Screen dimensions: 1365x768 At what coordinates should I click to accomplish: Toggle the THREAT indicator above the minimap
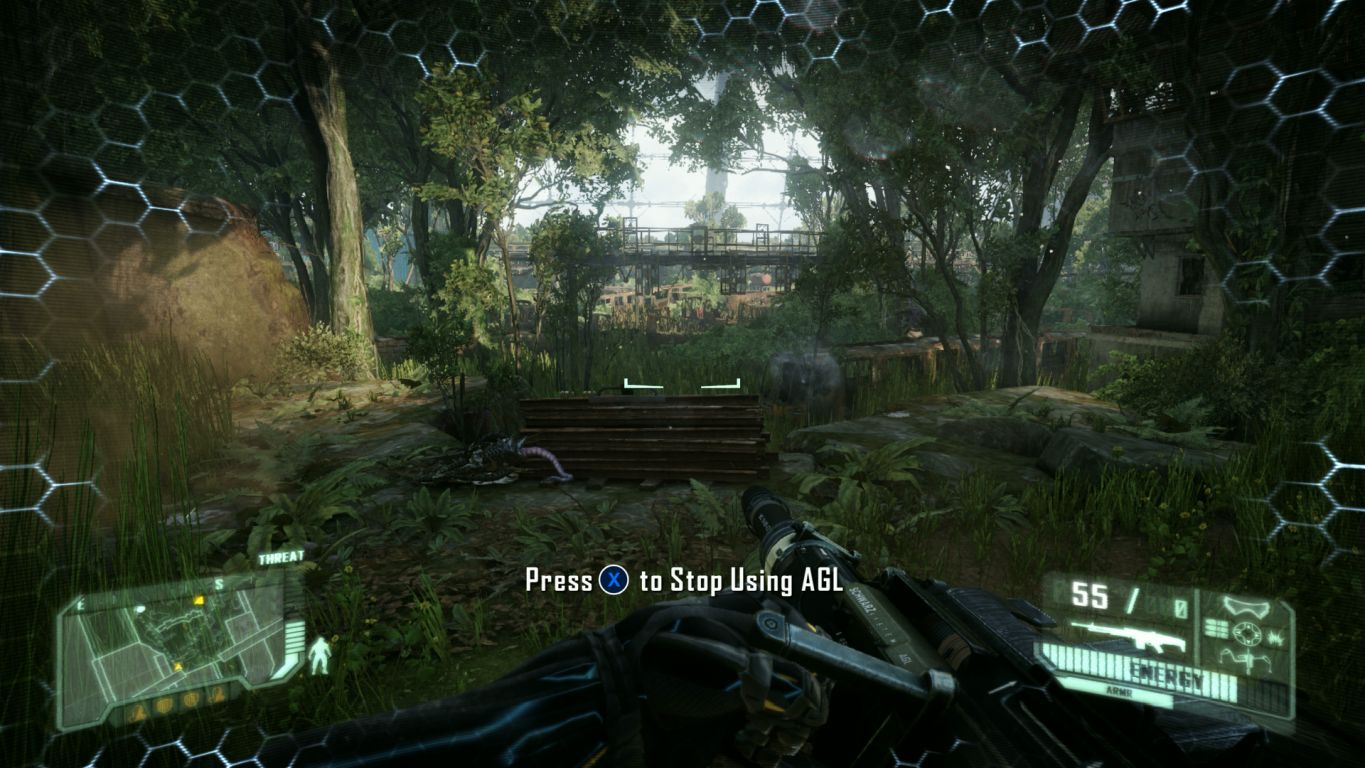(282, 557)
